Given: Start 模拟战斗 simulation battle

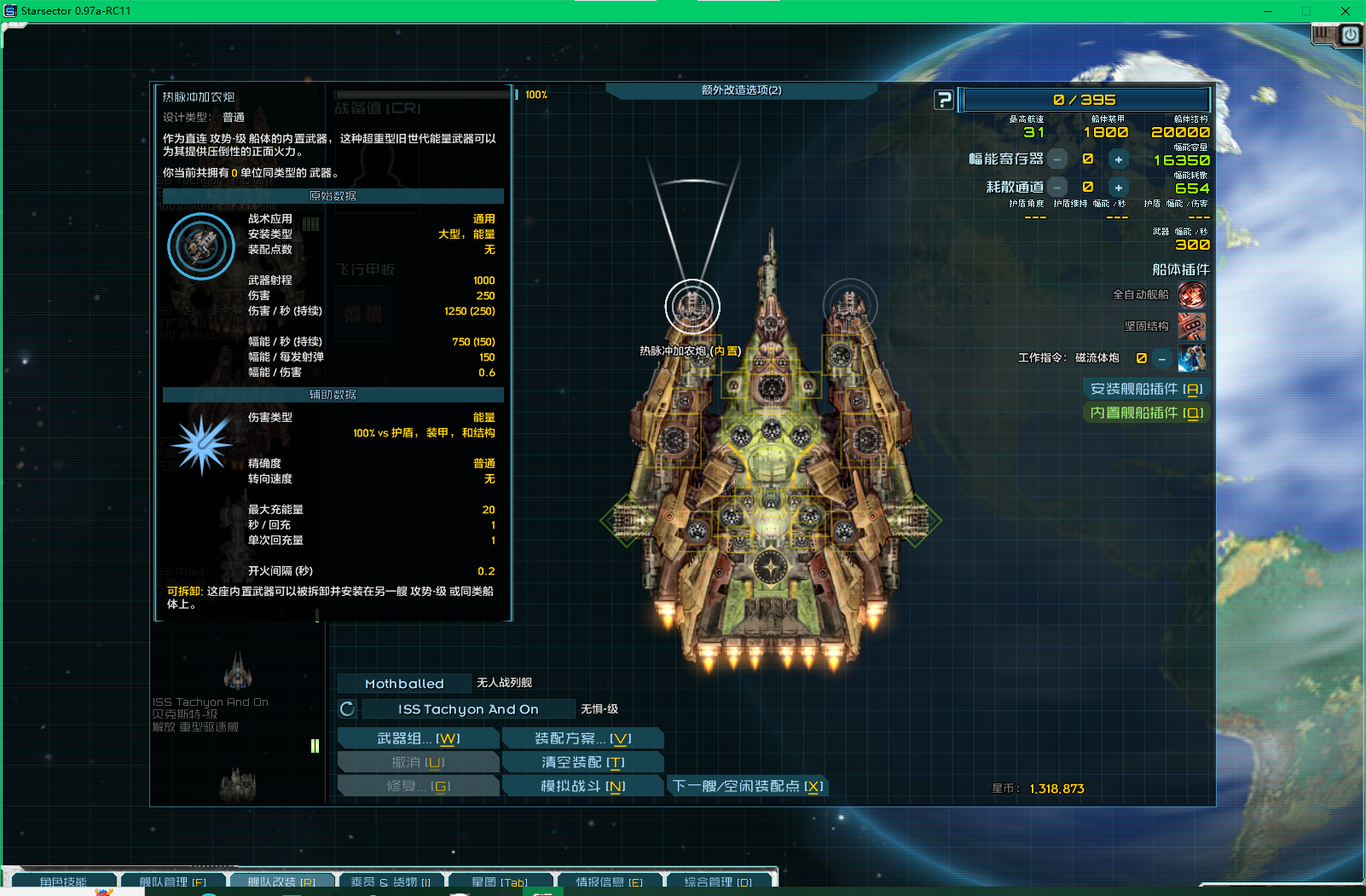Looking at the screenshot, I should (582, 786).
